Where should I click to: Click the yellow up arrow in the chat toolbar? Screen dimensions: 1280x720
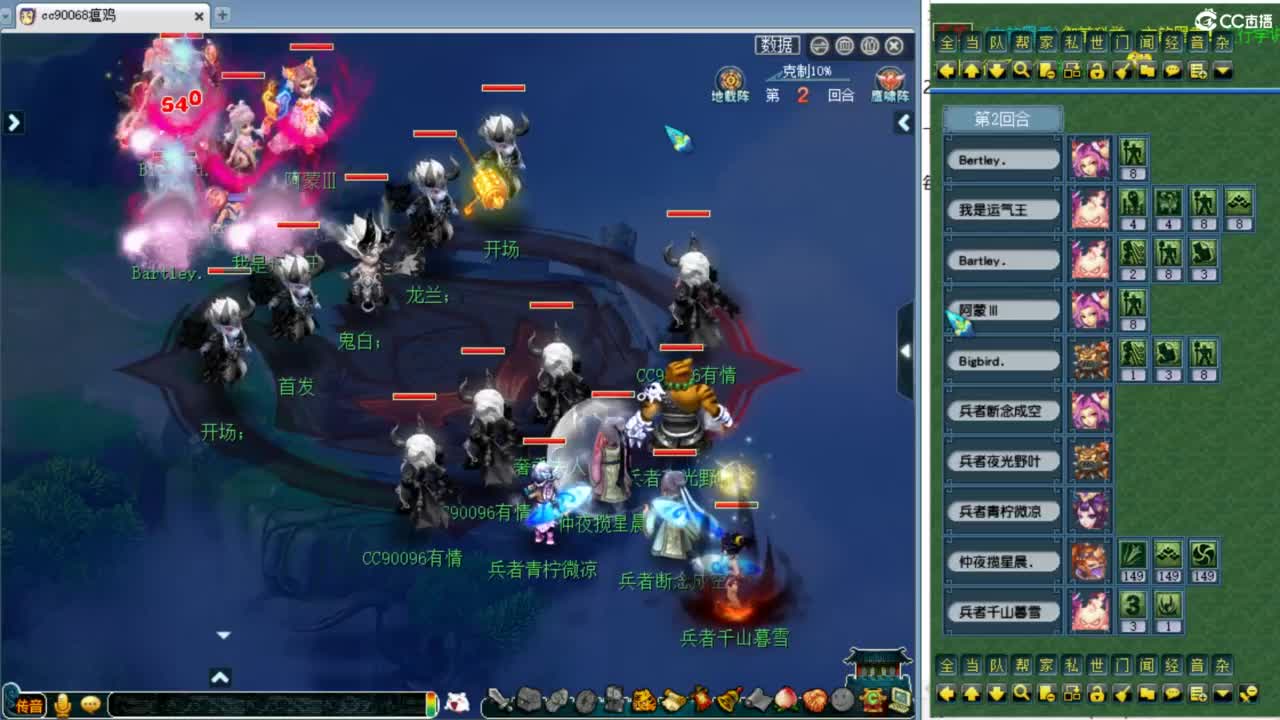pos(973,70)
